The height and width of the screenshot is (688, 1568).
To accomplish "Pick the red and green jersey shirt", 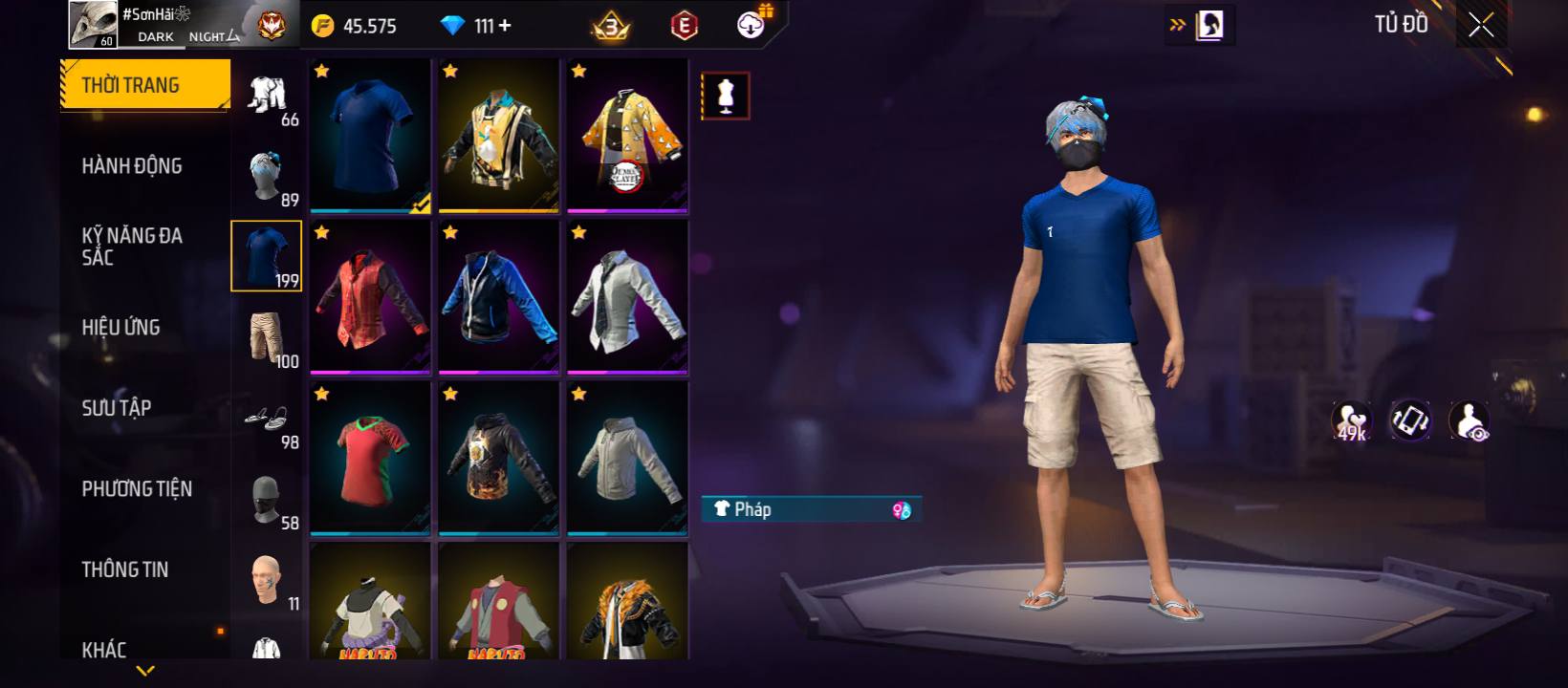I will [370, 459].
